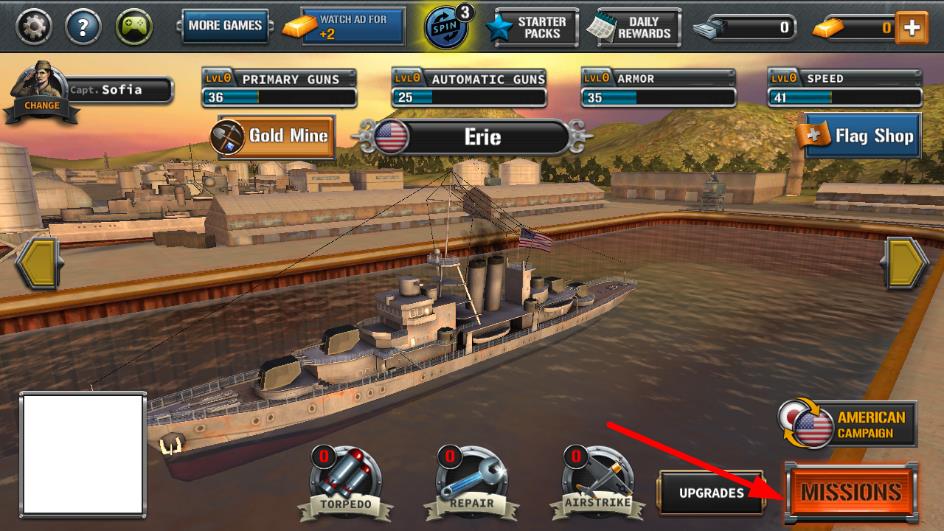This screenshot has width=944, height=531.
Task: Claim Daily Rewards
Action: [x=632, y=27]
